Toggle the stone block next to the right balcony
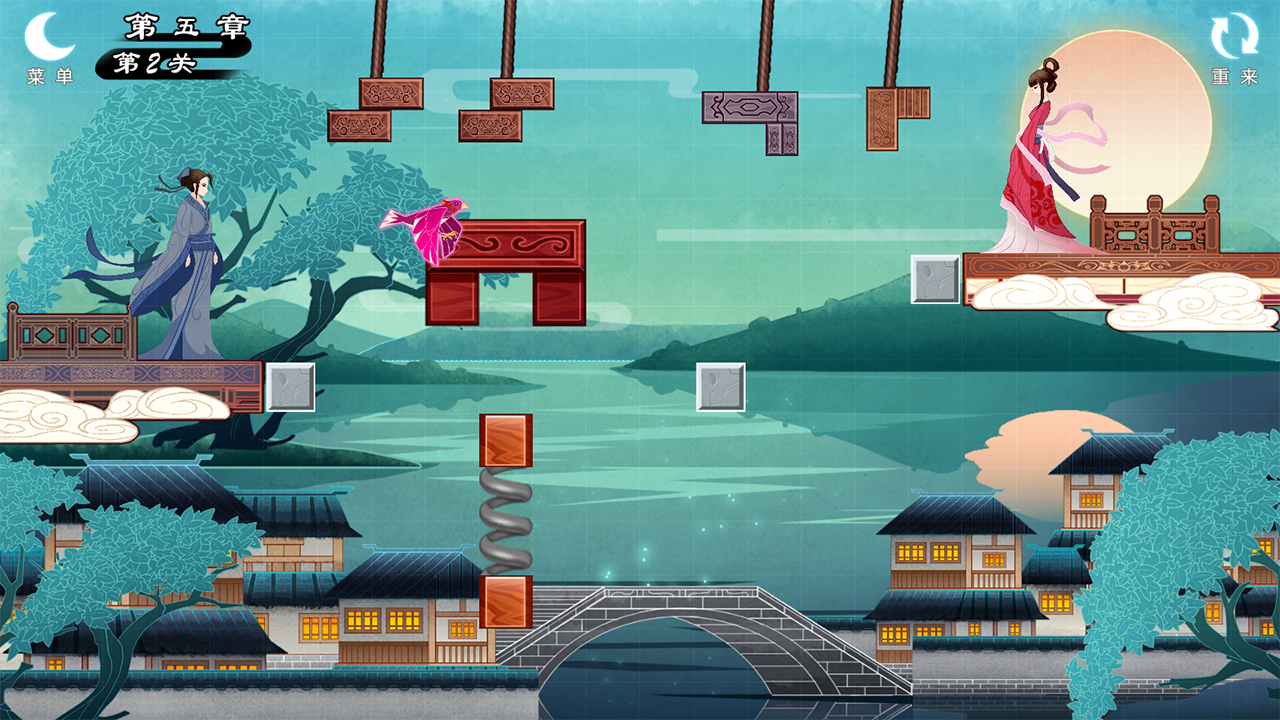Image resolution: width=1280 pixels, height=720 pixels. 937,277
